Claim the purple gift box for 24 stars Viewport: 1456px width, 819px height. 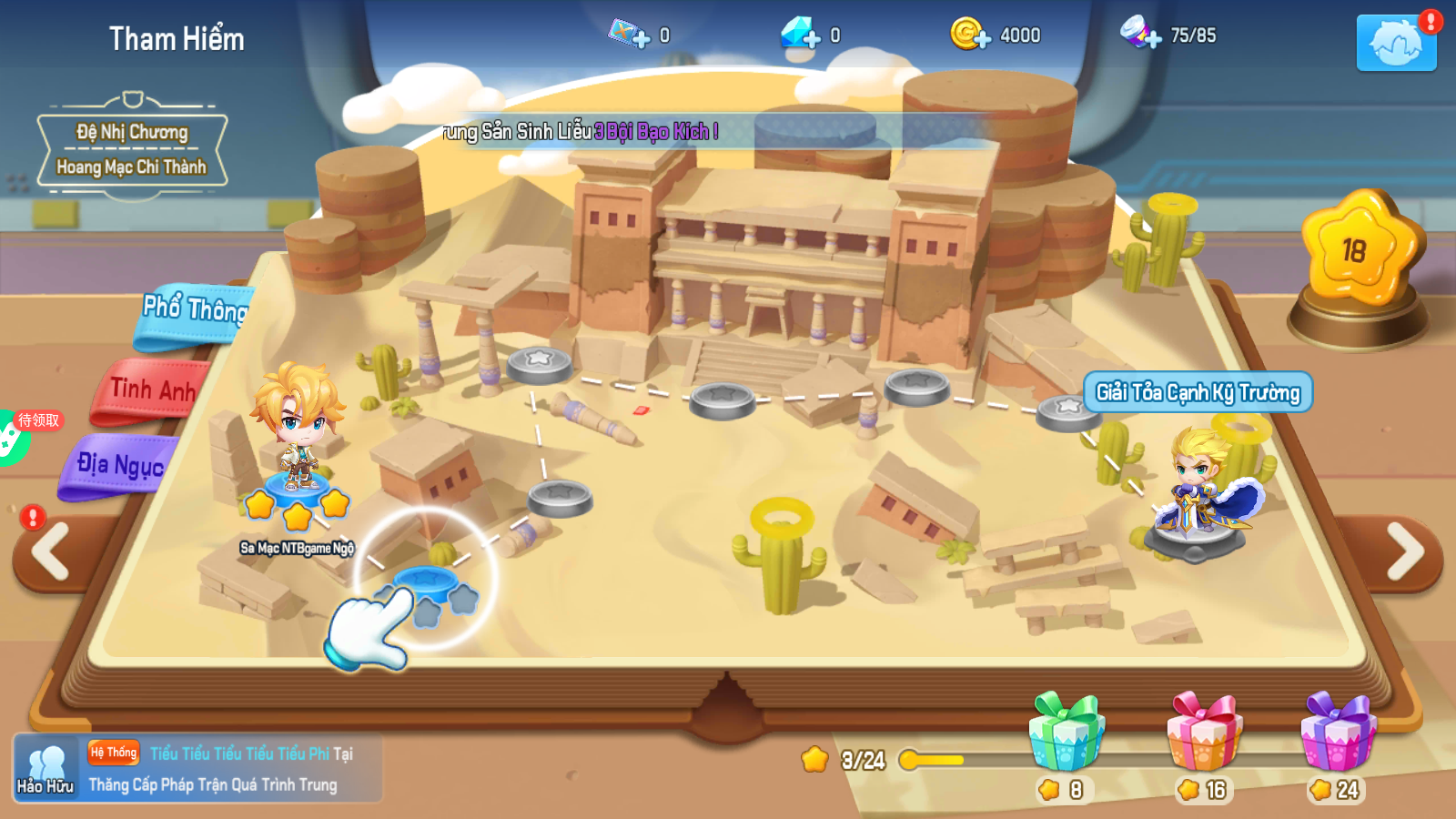coord(1338,733)
